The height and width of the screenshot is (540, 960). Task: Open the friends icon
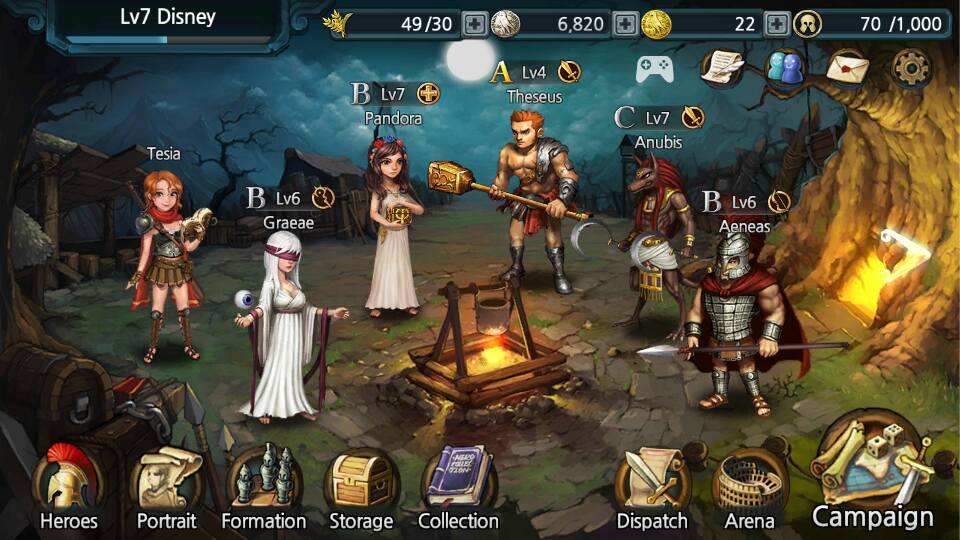click(787, 68)
